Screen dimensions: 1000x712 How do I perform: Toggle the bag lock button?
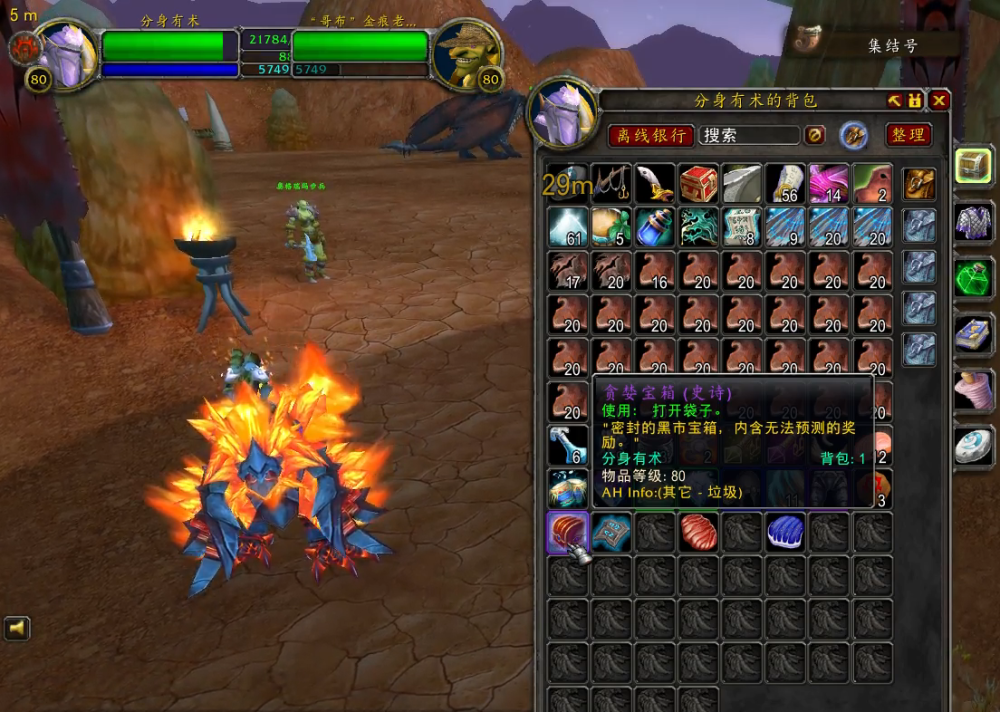pos(915,101)
